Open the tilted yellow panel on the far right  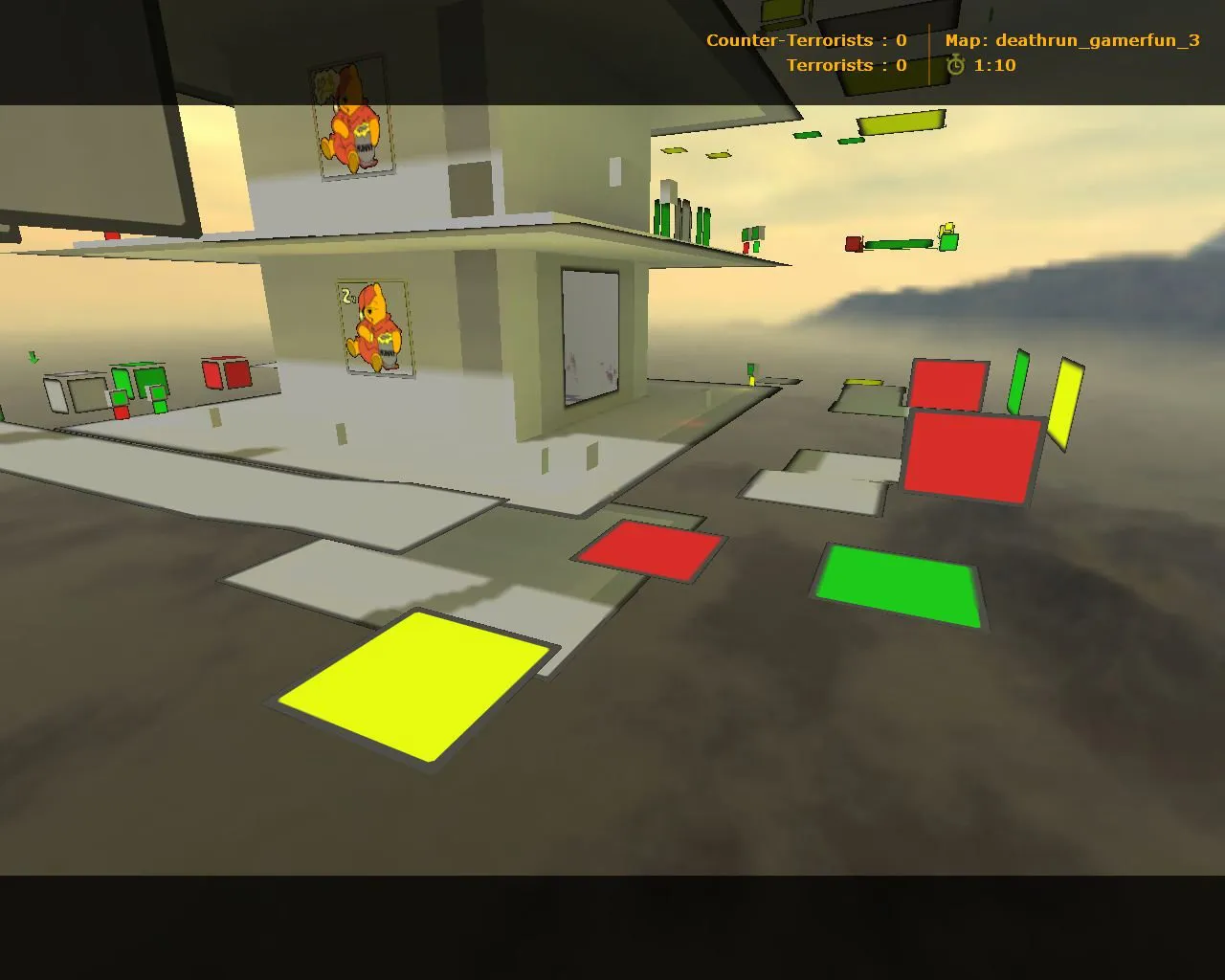coord(1065,402)
